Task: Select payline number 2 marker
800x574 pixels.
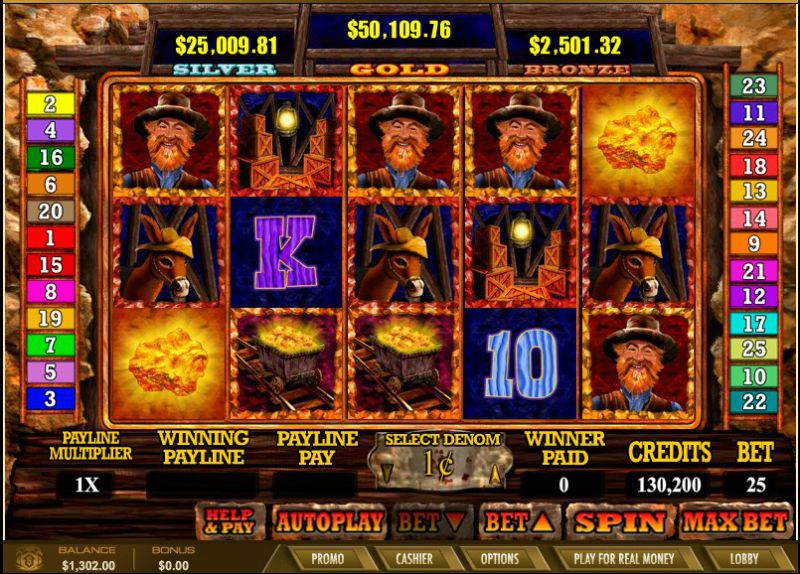Action: pyautogui.click(x=50, y=103)
